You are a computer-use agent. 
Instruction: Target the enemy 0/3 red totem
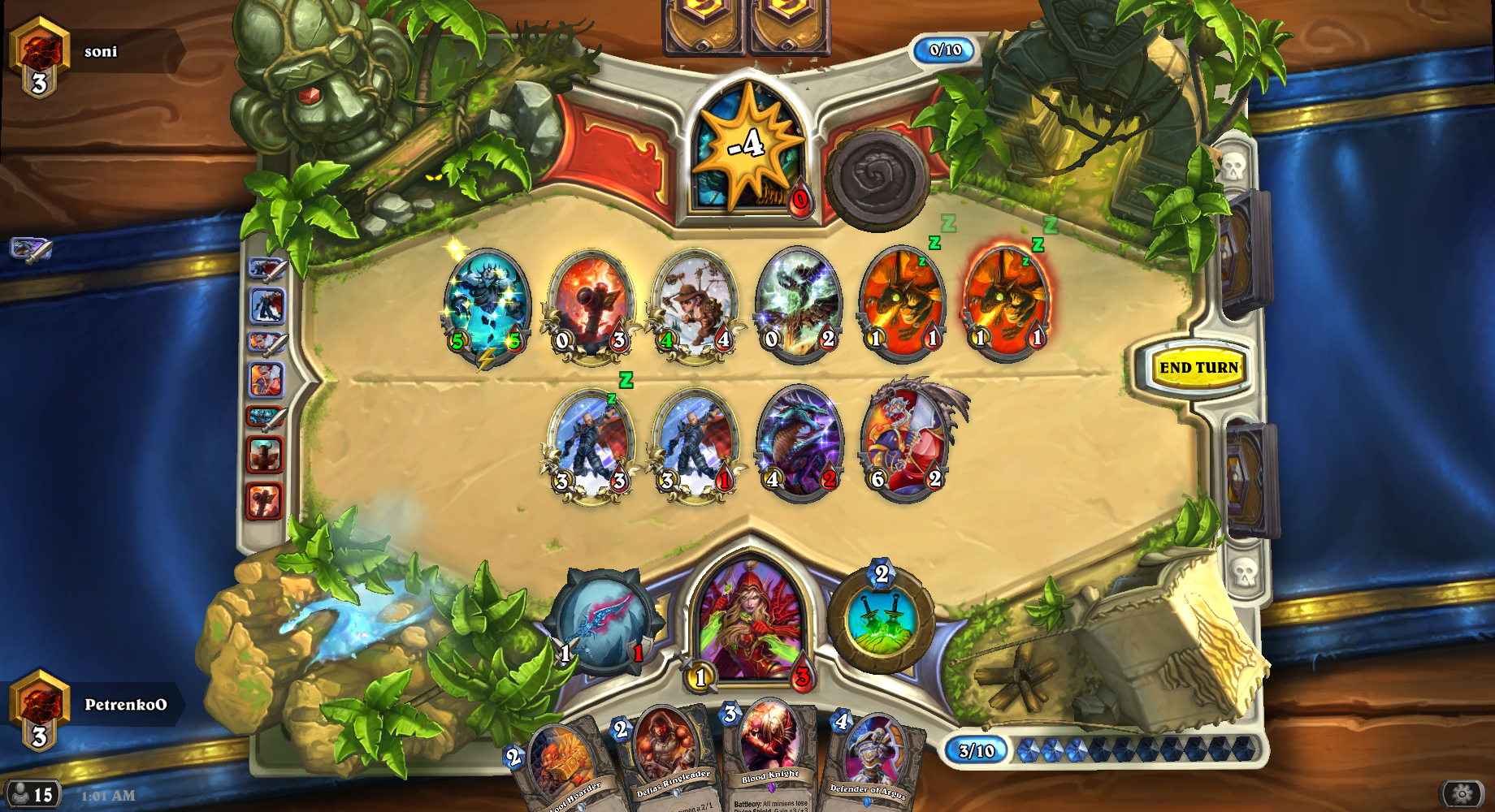coord(591,303)
